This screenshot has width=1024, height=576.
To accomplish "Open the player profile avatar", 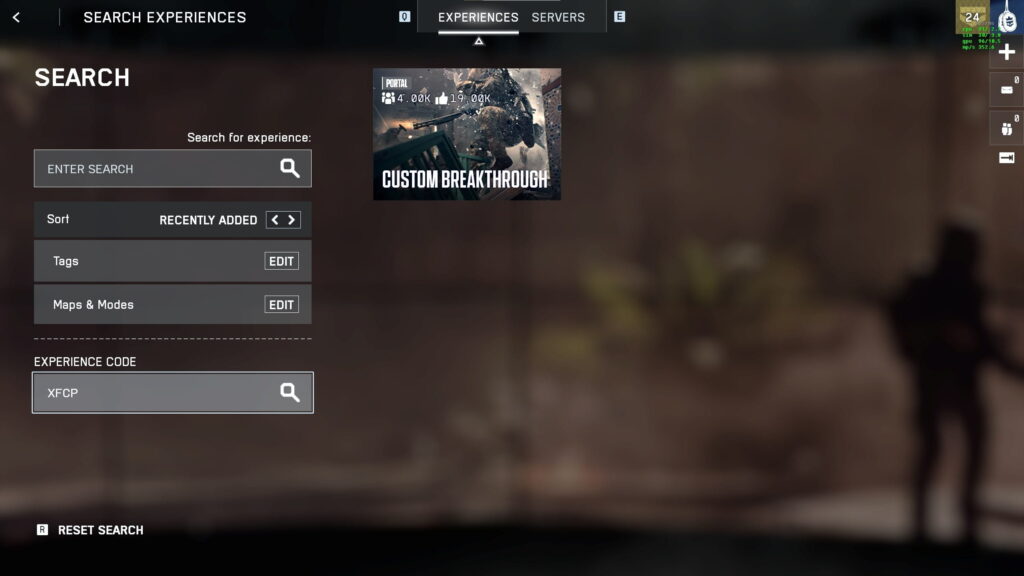I will point(1007,20).
